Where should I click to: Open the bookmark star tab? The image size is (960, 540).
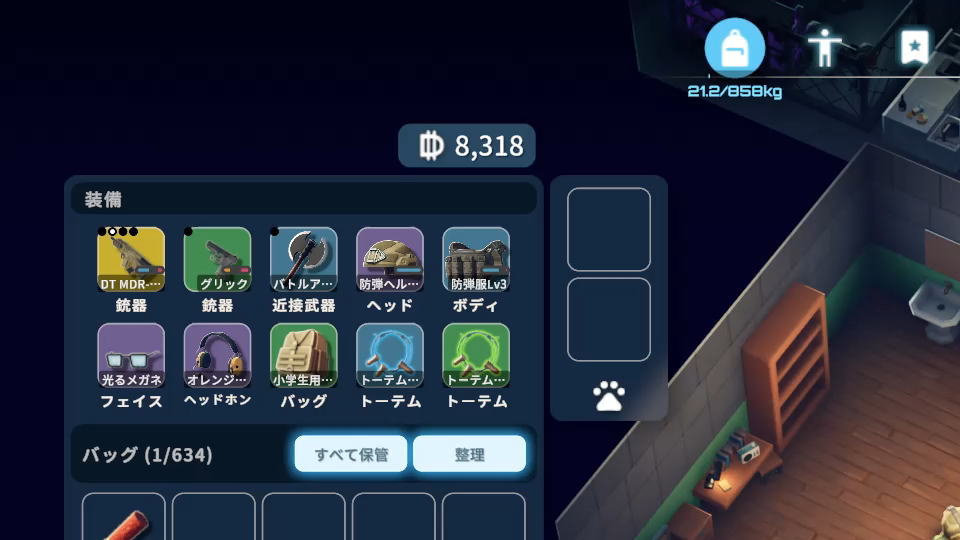[914, 47]
